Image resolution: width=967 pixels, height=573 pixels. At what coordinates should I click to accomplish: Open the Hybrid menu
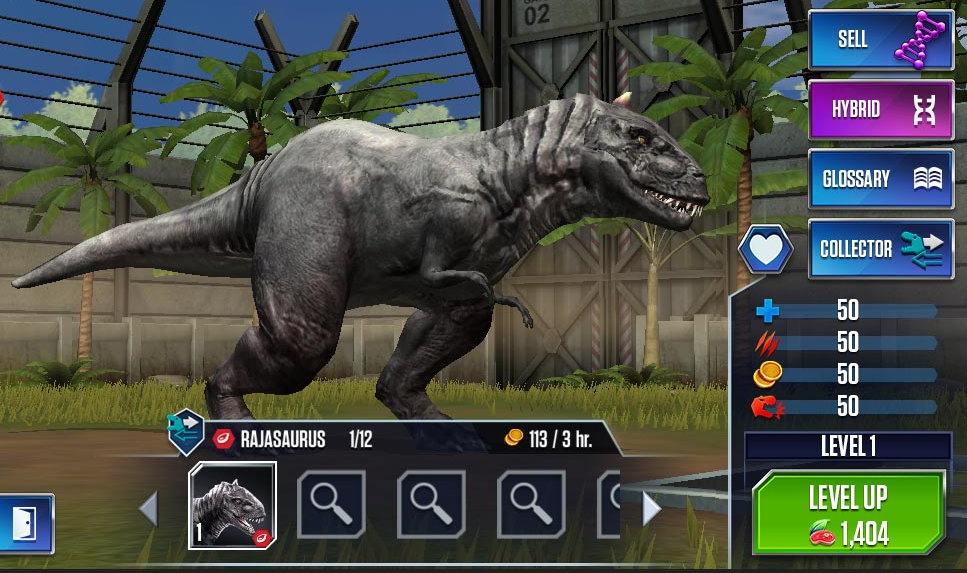pos(880,110)
